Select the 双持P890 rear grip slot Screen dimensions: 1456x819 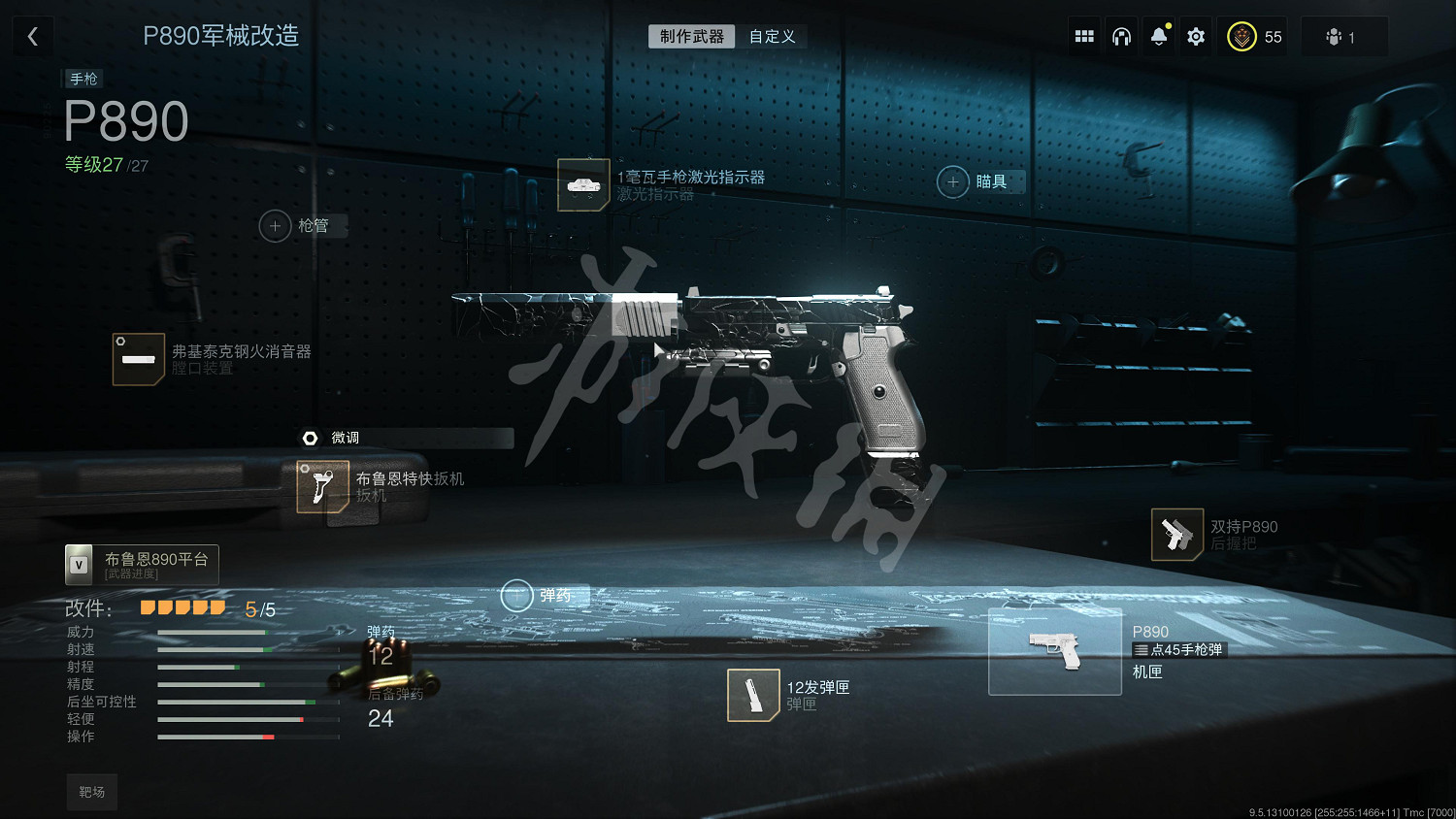[1176, 535]
